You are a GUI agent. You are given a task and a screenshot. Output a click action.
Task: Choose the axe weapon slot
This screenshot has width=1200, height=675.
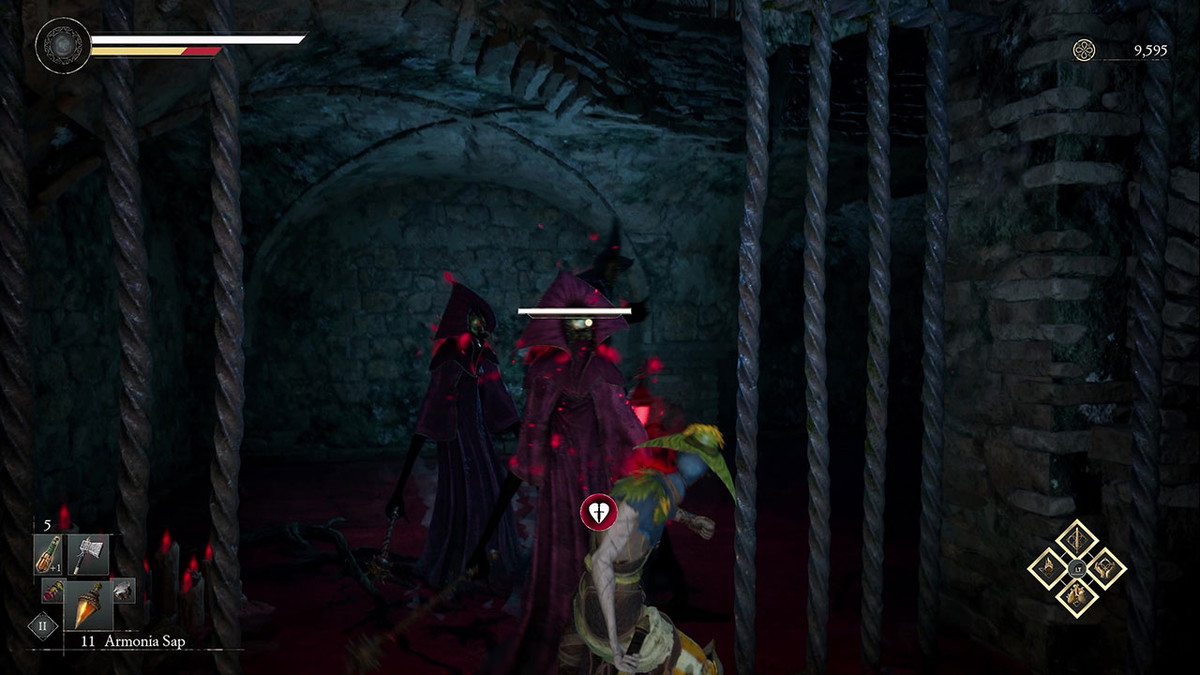[88, 553]
